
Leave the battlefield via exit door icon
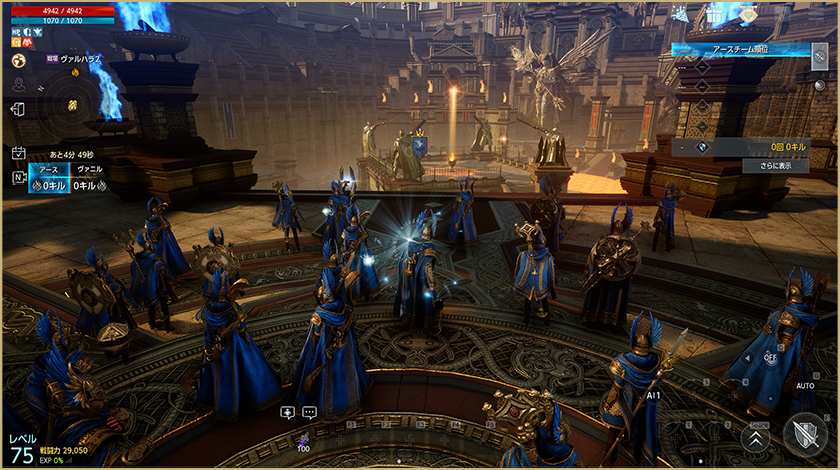click(x=18, y=110)
